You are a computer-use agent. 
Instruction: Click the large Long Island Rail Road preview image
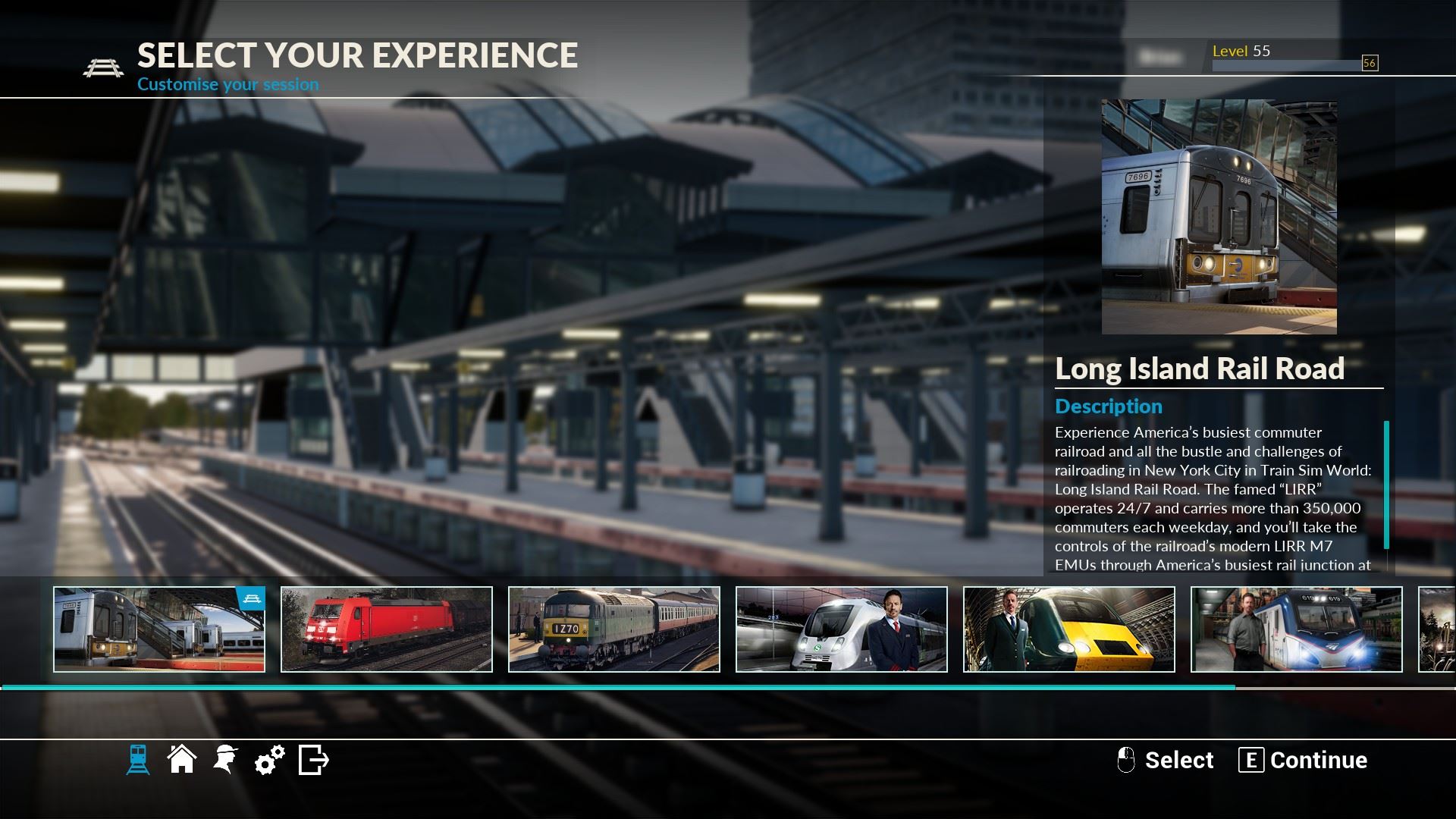click(x=1219, y=217)
